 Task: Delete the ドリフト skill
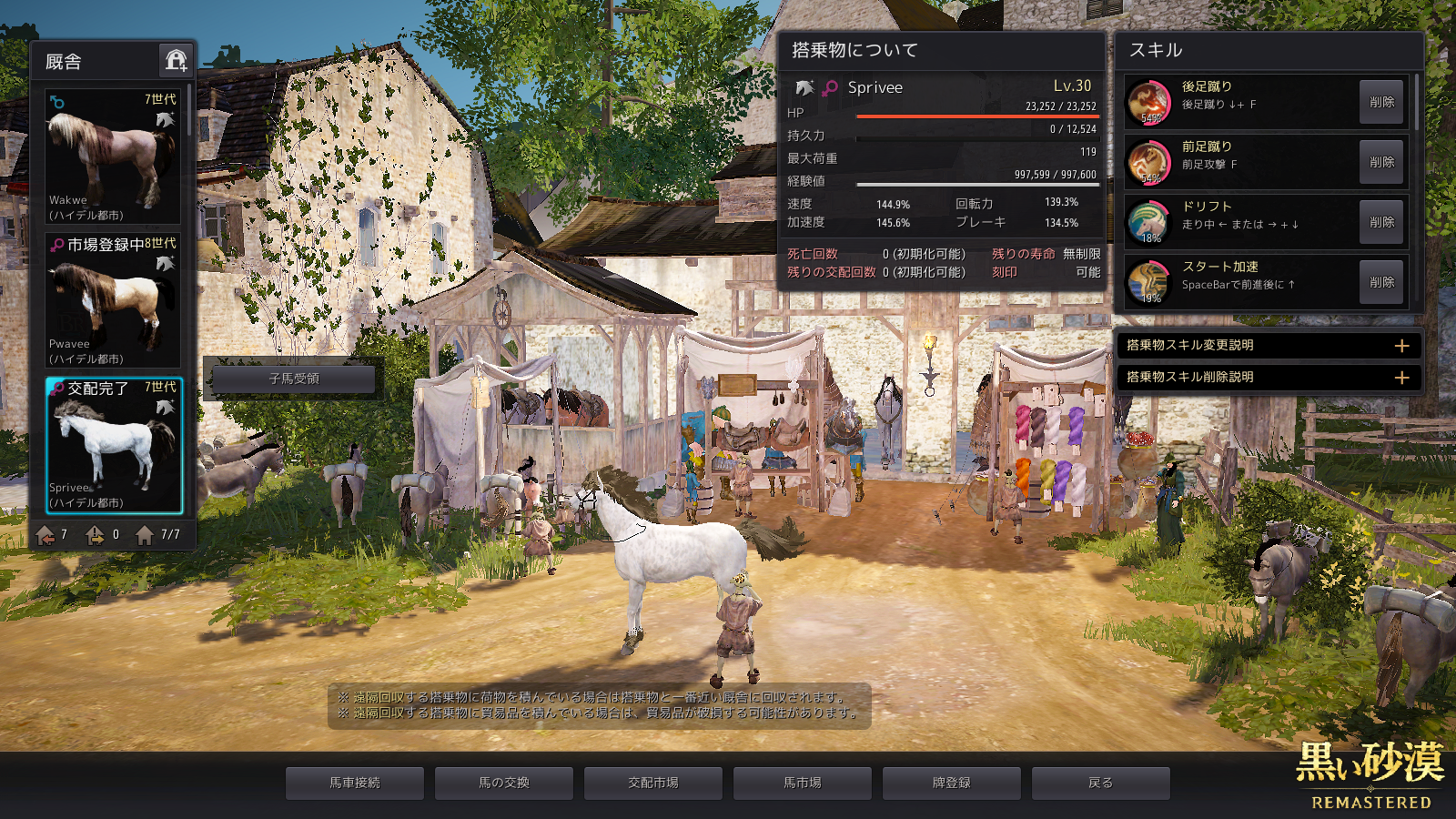click(1380, 222)
